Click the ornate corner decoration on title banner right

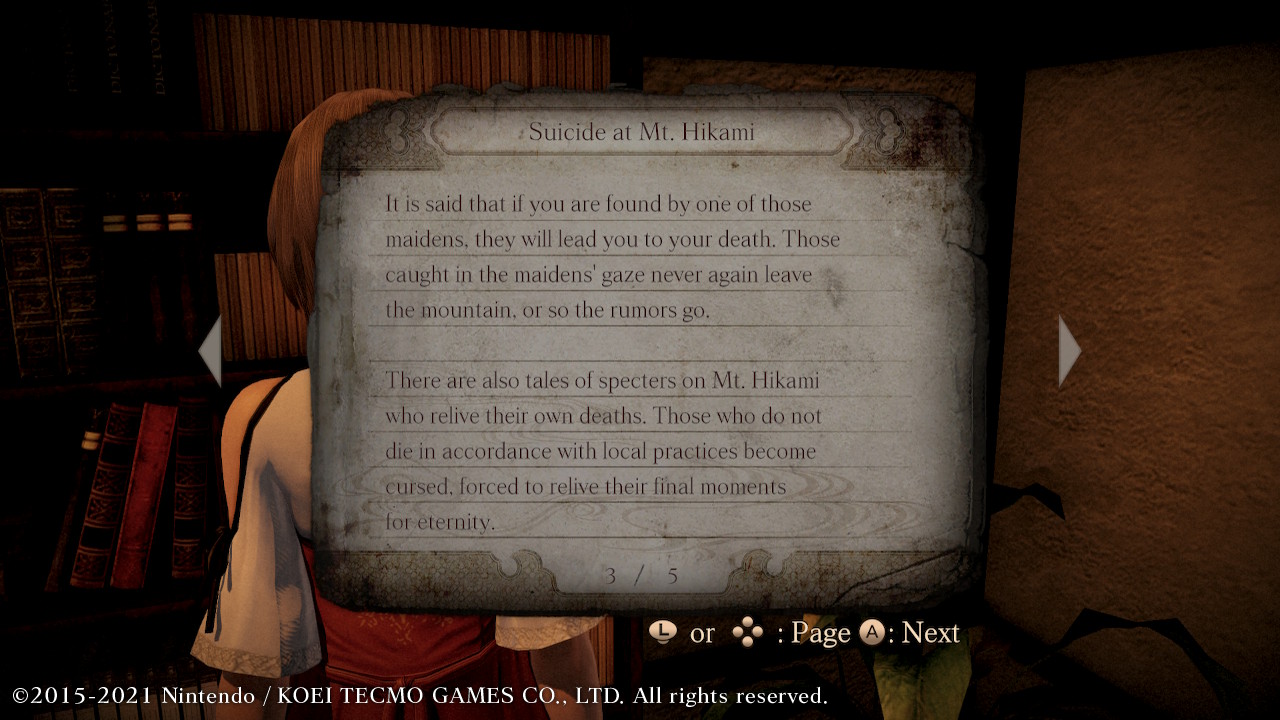[x=885, y=131]
